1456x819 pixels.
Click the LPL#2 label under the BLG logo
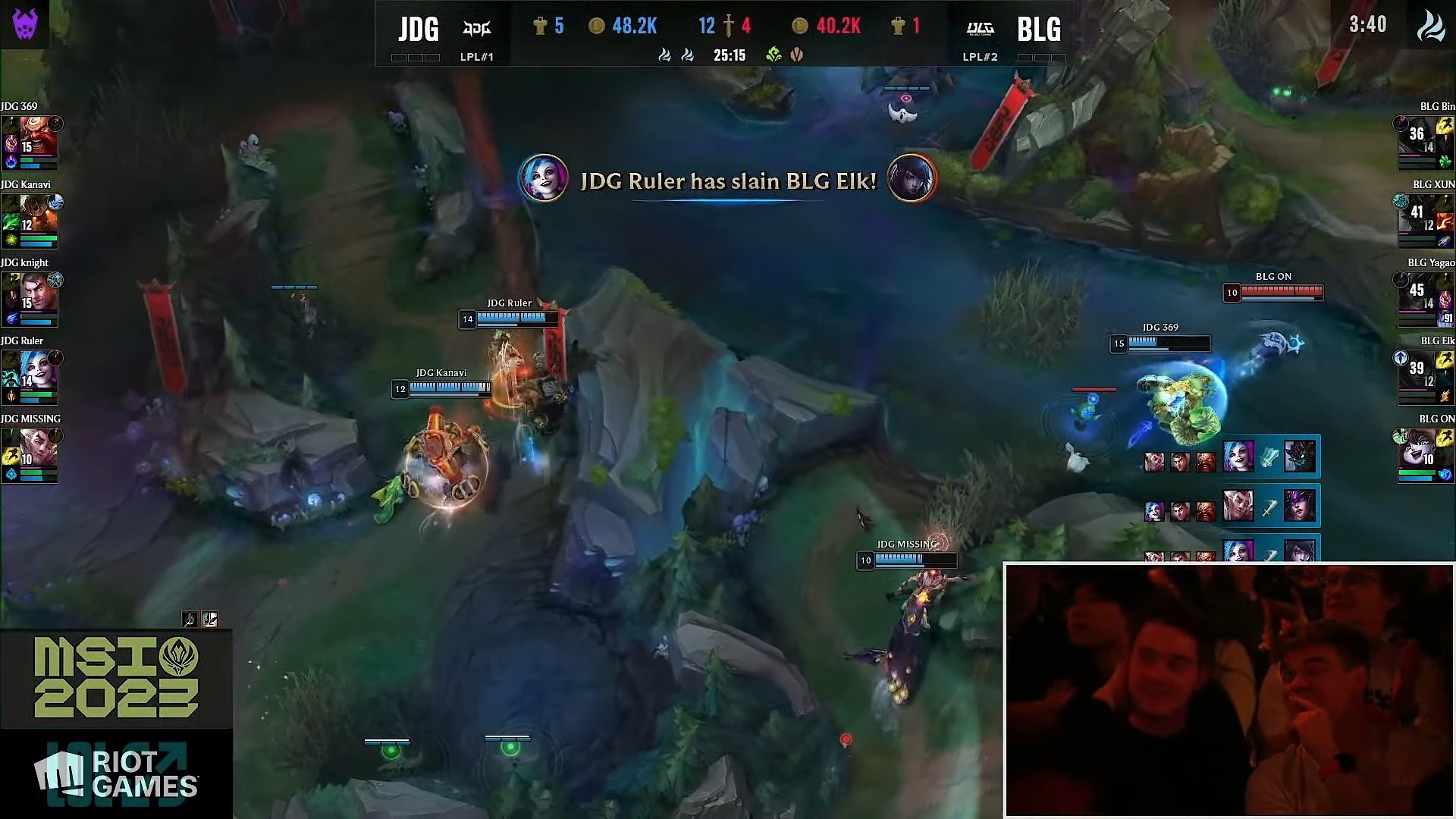coord(981,57)
